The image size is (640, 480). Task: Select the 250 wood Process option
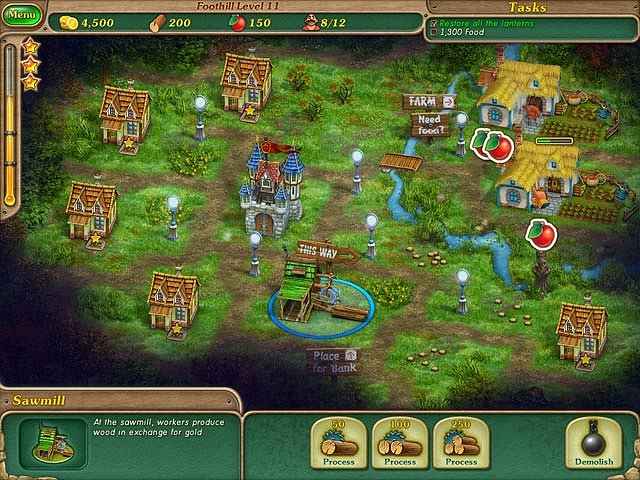pyautogui.click(x=461, y=443)
